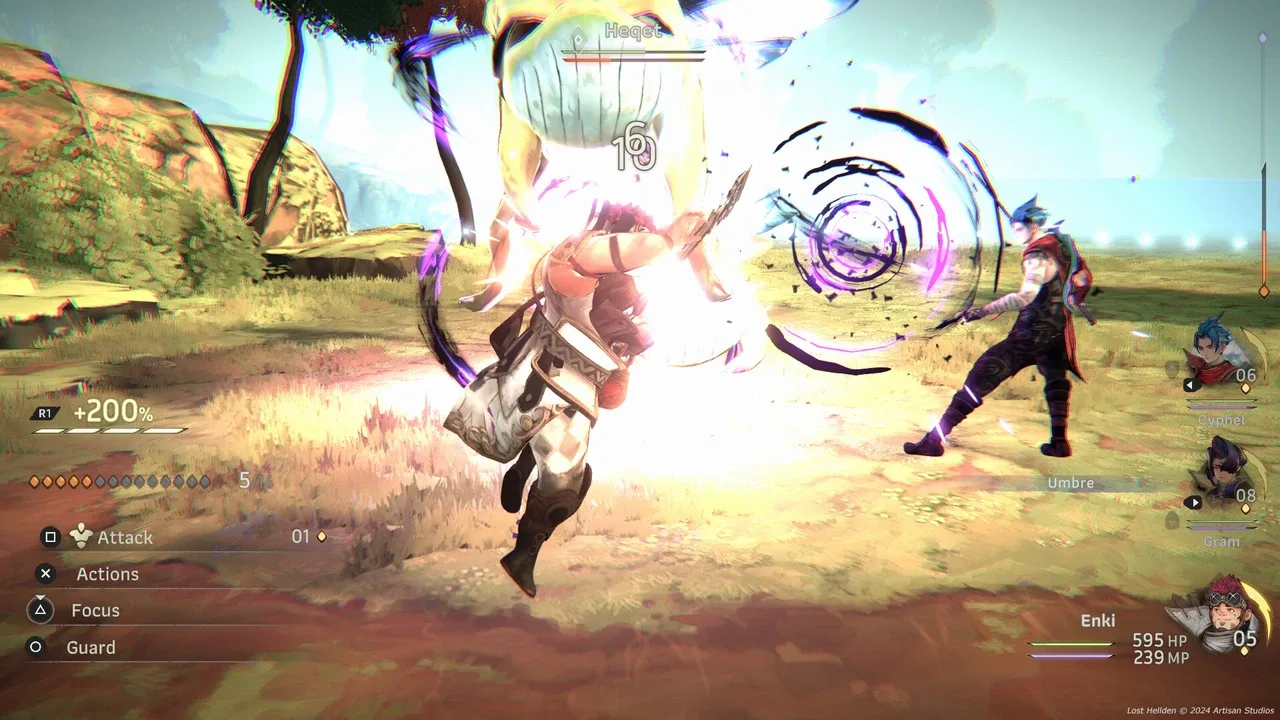Toggle the left-arrow indicator beside Cyphel's portrait
1280x720 pixels.
click(x=1190, y=384)
